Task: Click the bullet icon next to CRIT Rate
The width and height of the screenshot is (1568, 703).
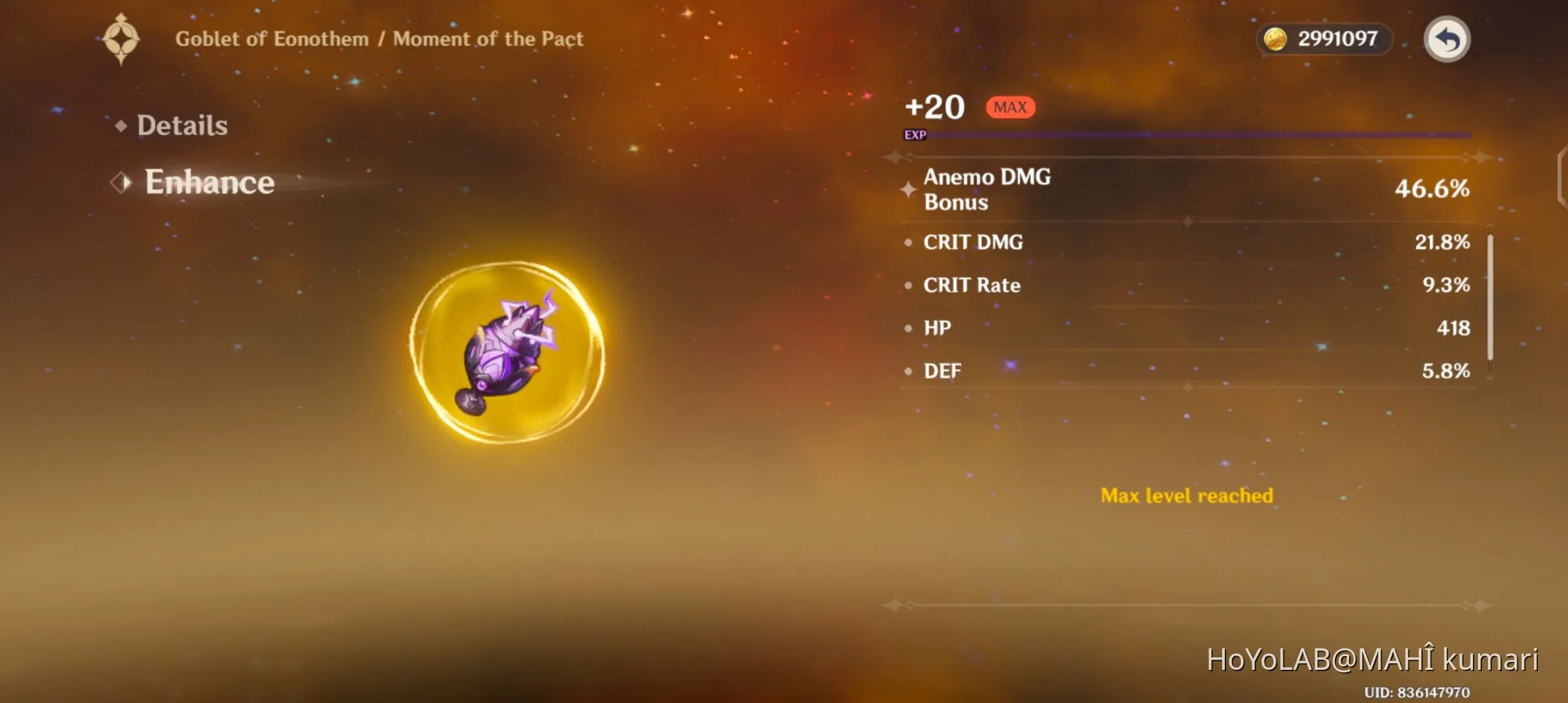Action: [910, 286]
